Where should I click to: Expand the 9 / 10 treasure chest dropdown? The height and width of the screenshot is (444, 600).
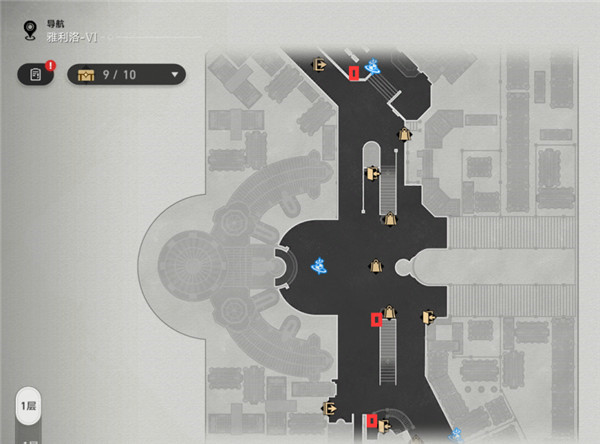tap(176, 74)
